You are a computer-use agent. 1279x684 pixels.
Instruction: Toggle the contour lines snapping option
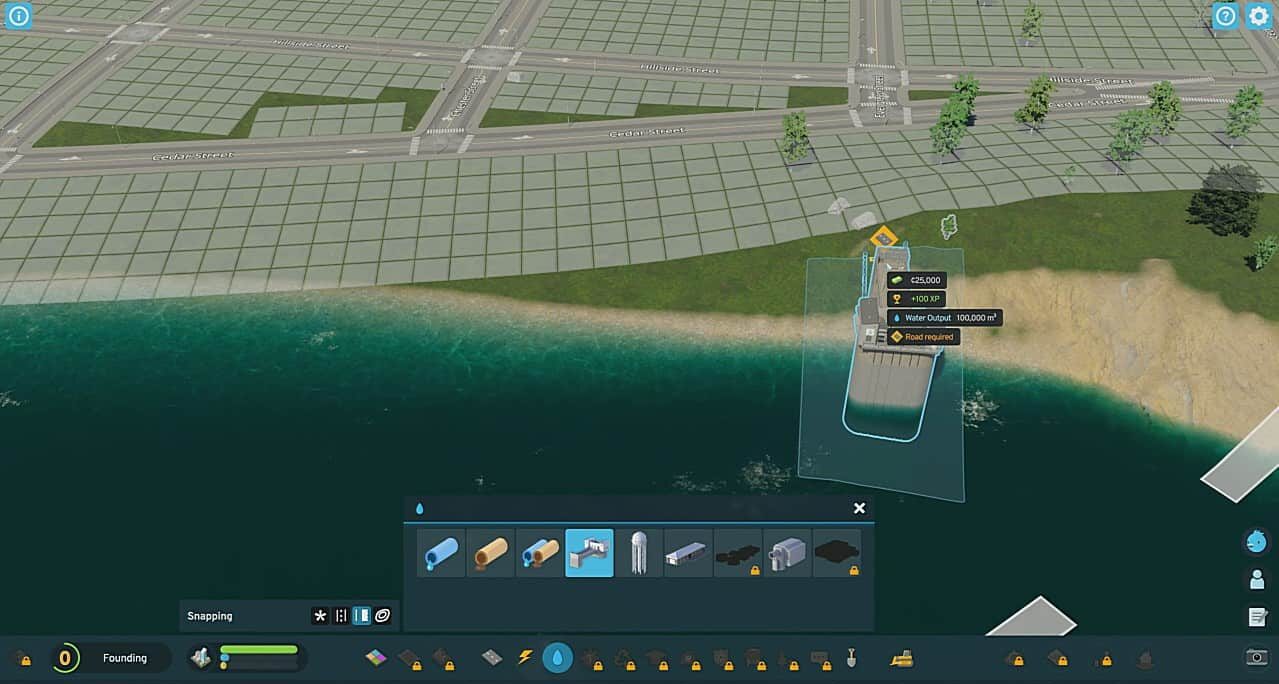coord(382,616)
